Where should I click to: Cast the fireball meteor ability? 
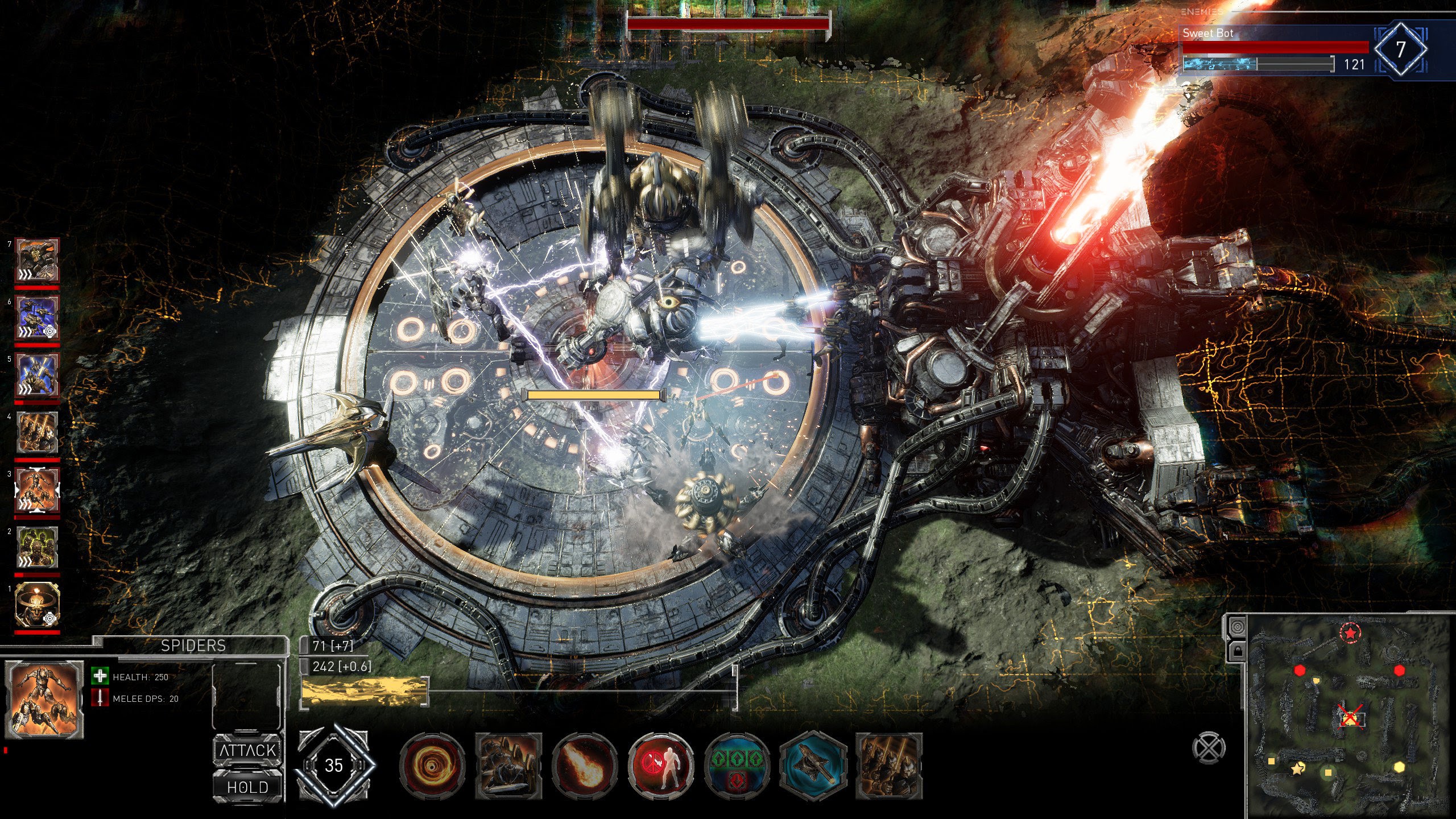click(585, 766)
